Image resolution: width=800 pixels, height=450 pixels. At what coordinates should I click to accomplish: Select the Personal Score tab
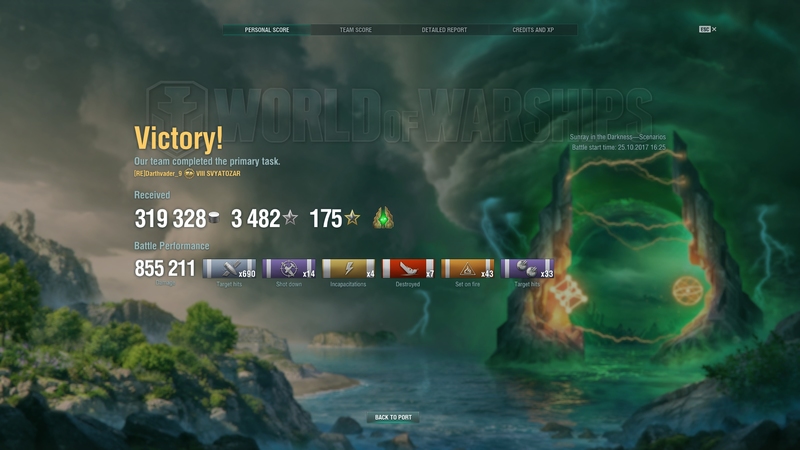click(x=266, y=30)
